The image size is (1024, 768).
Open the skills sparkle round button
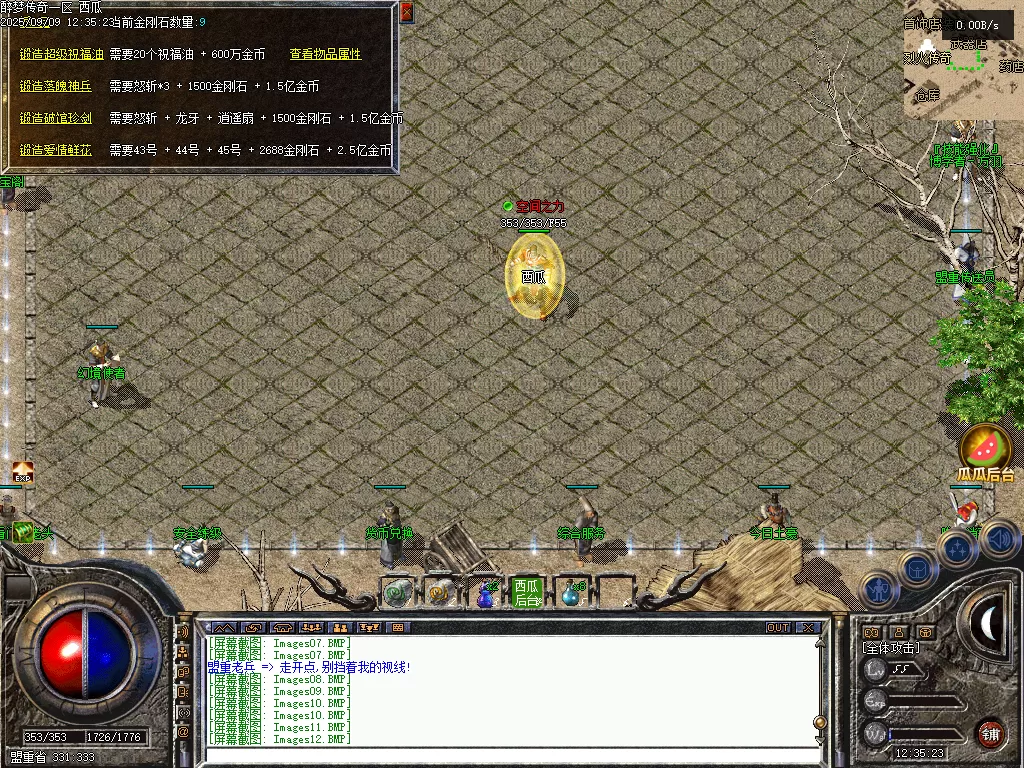(x=957, y=548)
